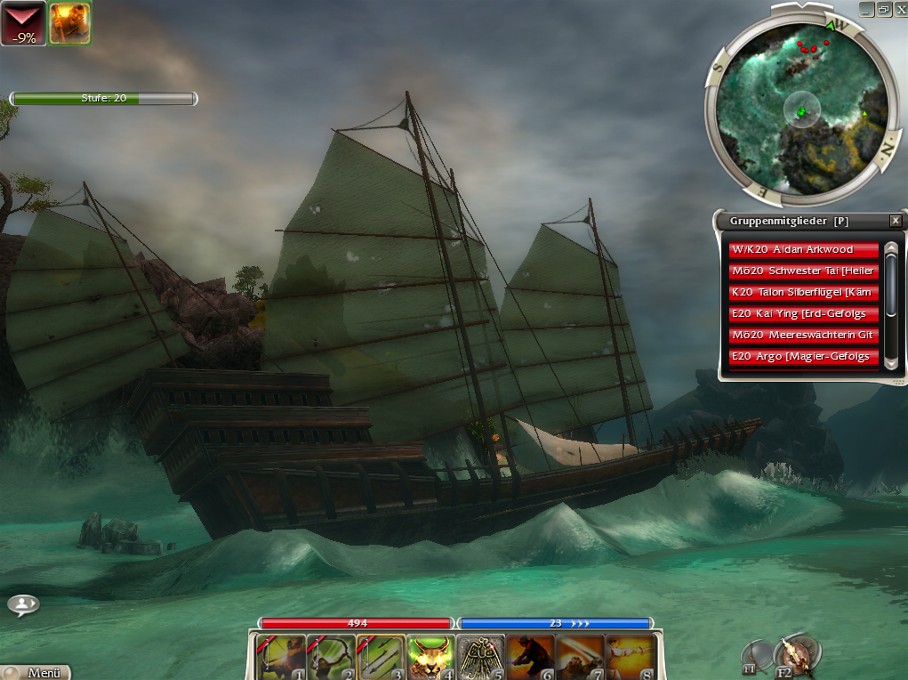The image size is (908, 680).
Task: Open the chat speech bubble icon
Action: click(23, 604)
